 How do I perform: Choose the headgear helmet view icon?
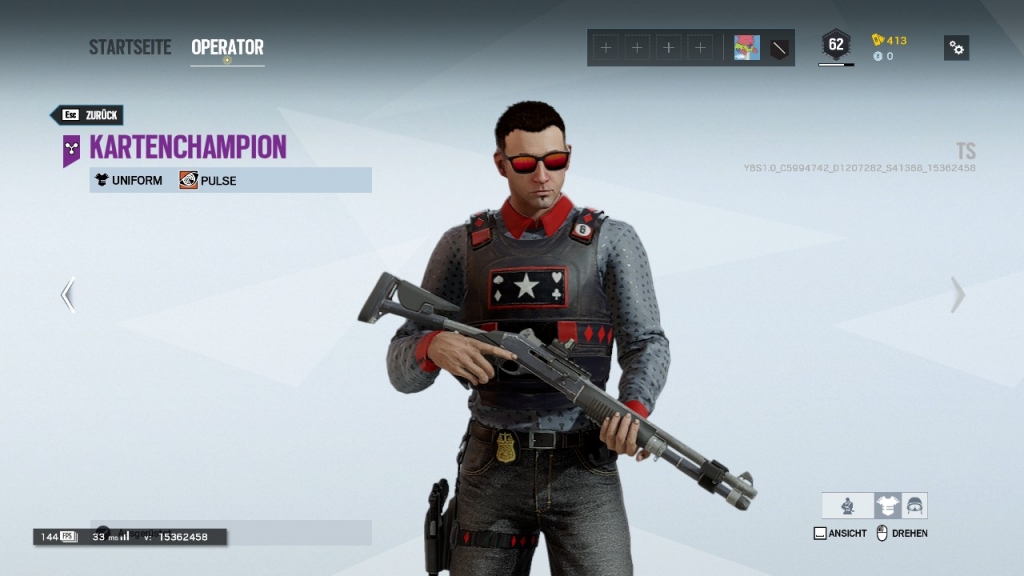(914, 506)
